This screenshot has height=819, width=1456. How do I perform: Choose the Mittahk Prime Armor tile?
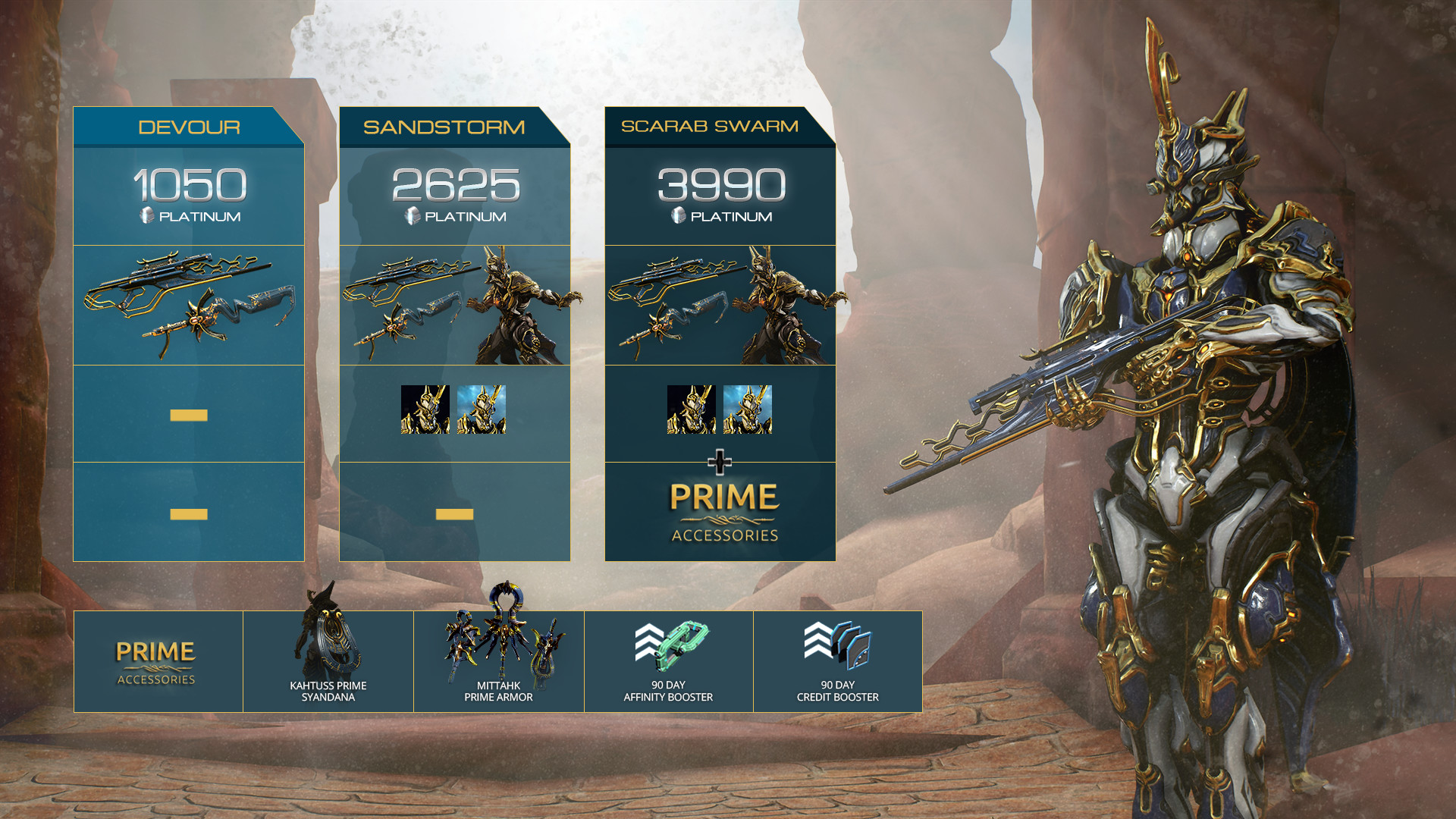tap(498, 661)
